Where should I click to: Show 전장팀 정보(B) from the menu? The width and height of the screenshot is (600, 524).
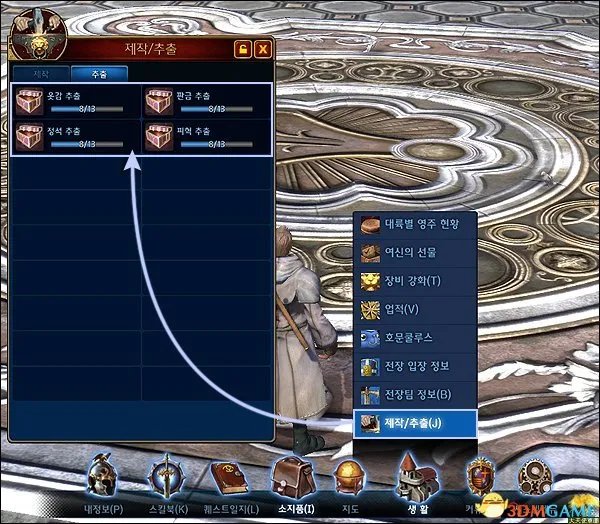tap(416, 394)
